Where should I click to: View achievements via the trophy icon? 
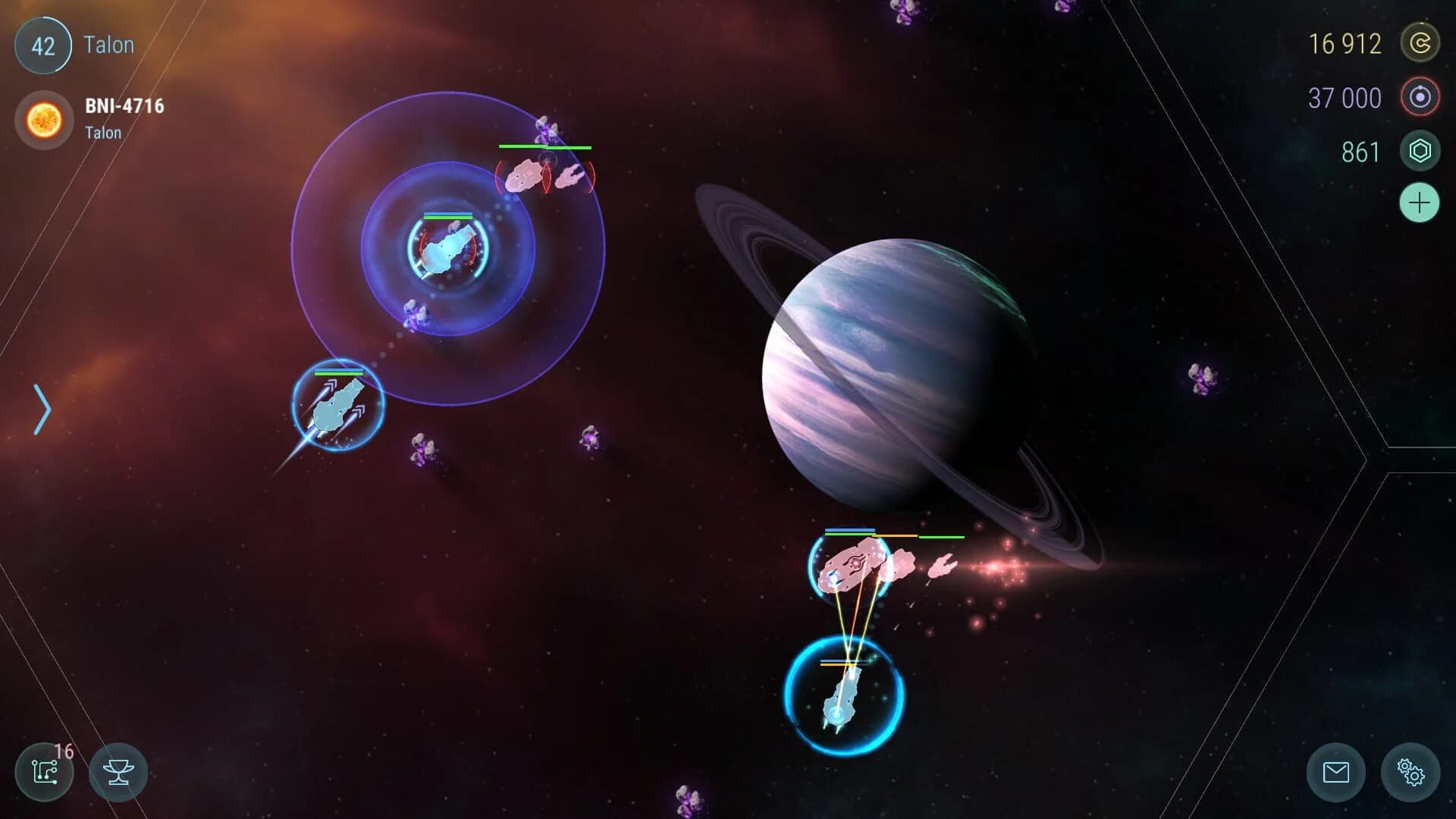coord(118,772)
